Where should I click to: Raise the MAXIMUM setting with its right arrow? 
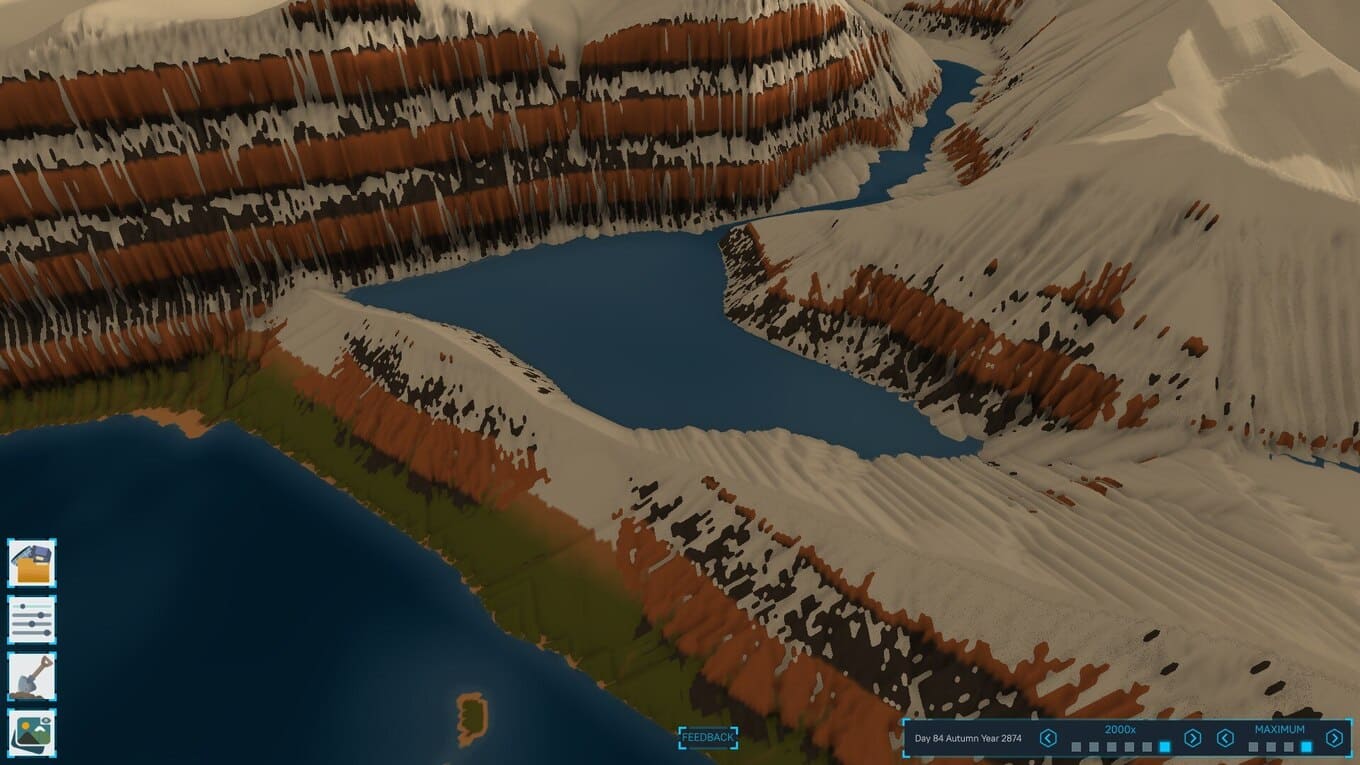[x=1334, y=738]
